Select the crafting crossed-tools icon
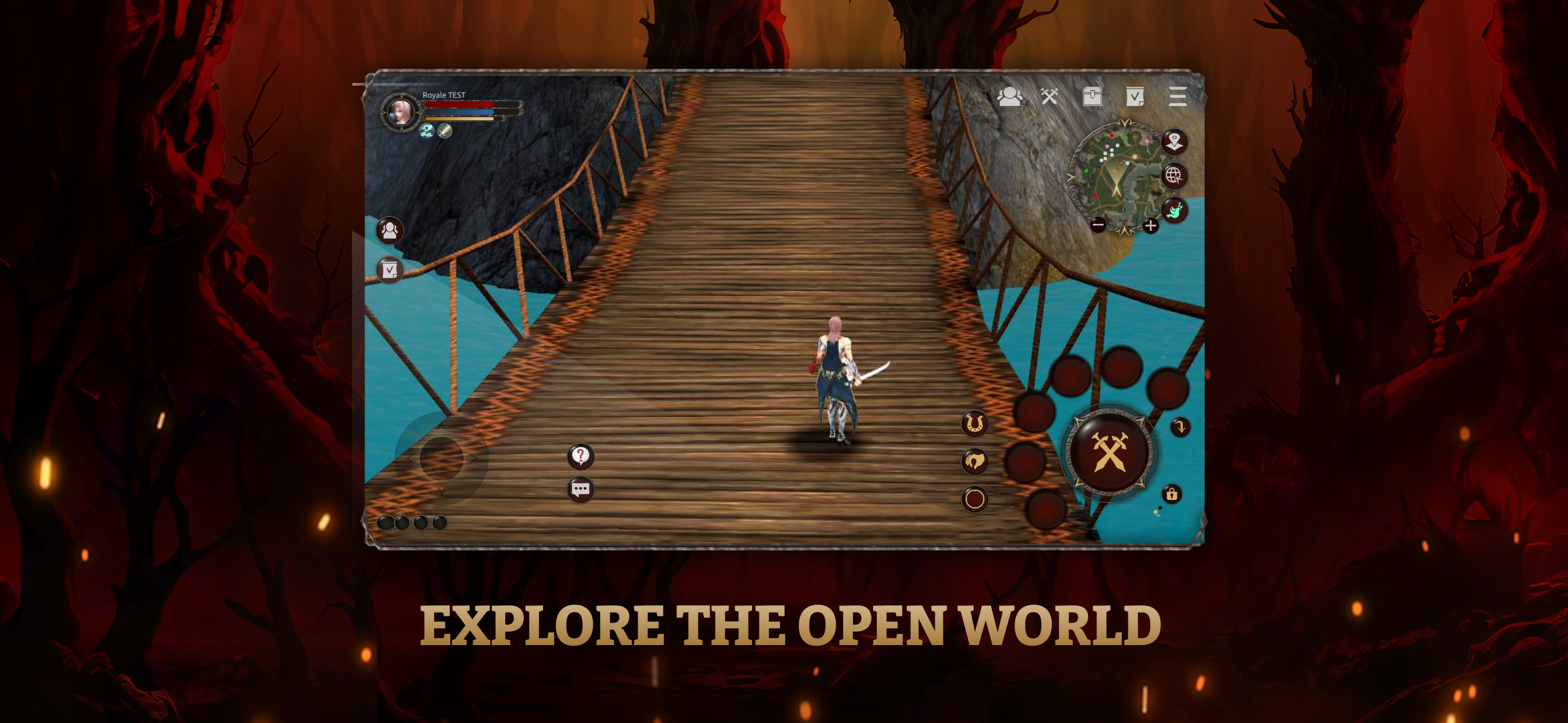This screenshot has height=723, width=1568. (1049, 98)
